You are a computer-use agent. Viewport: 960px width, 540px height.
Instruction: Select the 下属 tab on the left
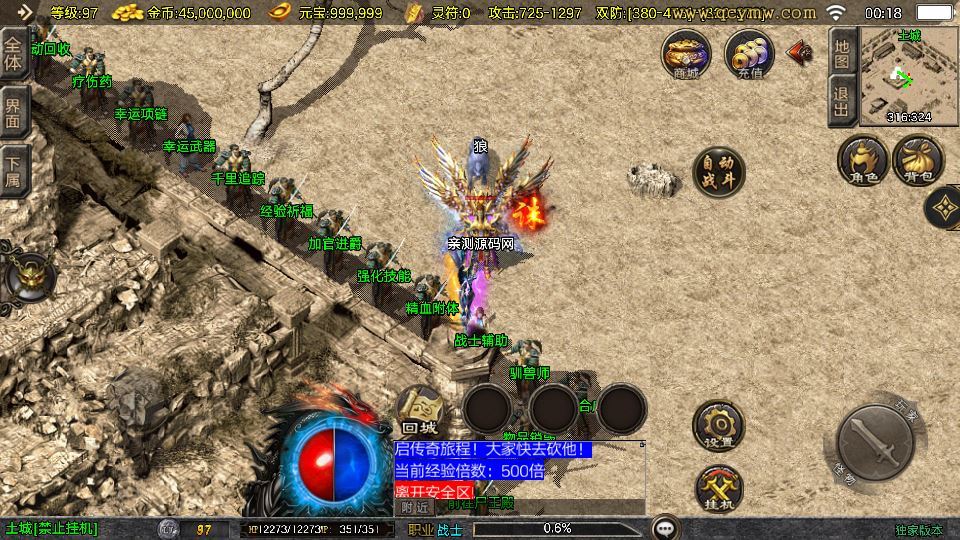point(14,170)
